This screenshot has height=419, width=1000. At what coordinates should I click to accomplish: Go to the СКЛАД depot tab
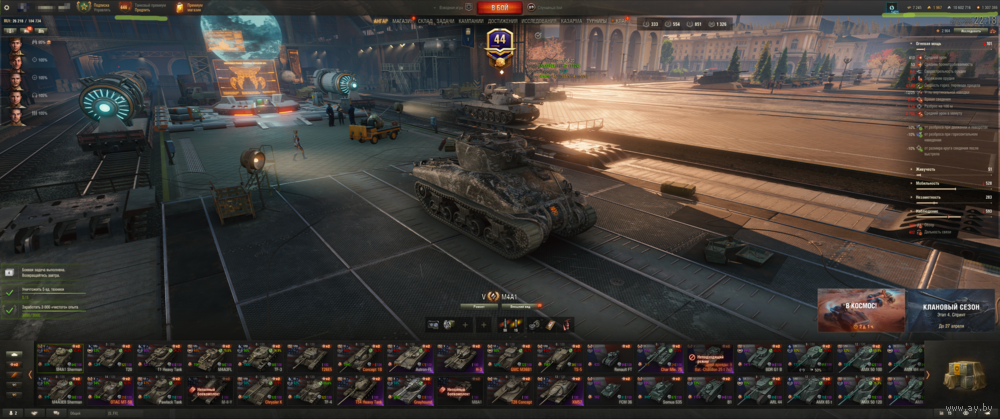click(x=425, y=20)
